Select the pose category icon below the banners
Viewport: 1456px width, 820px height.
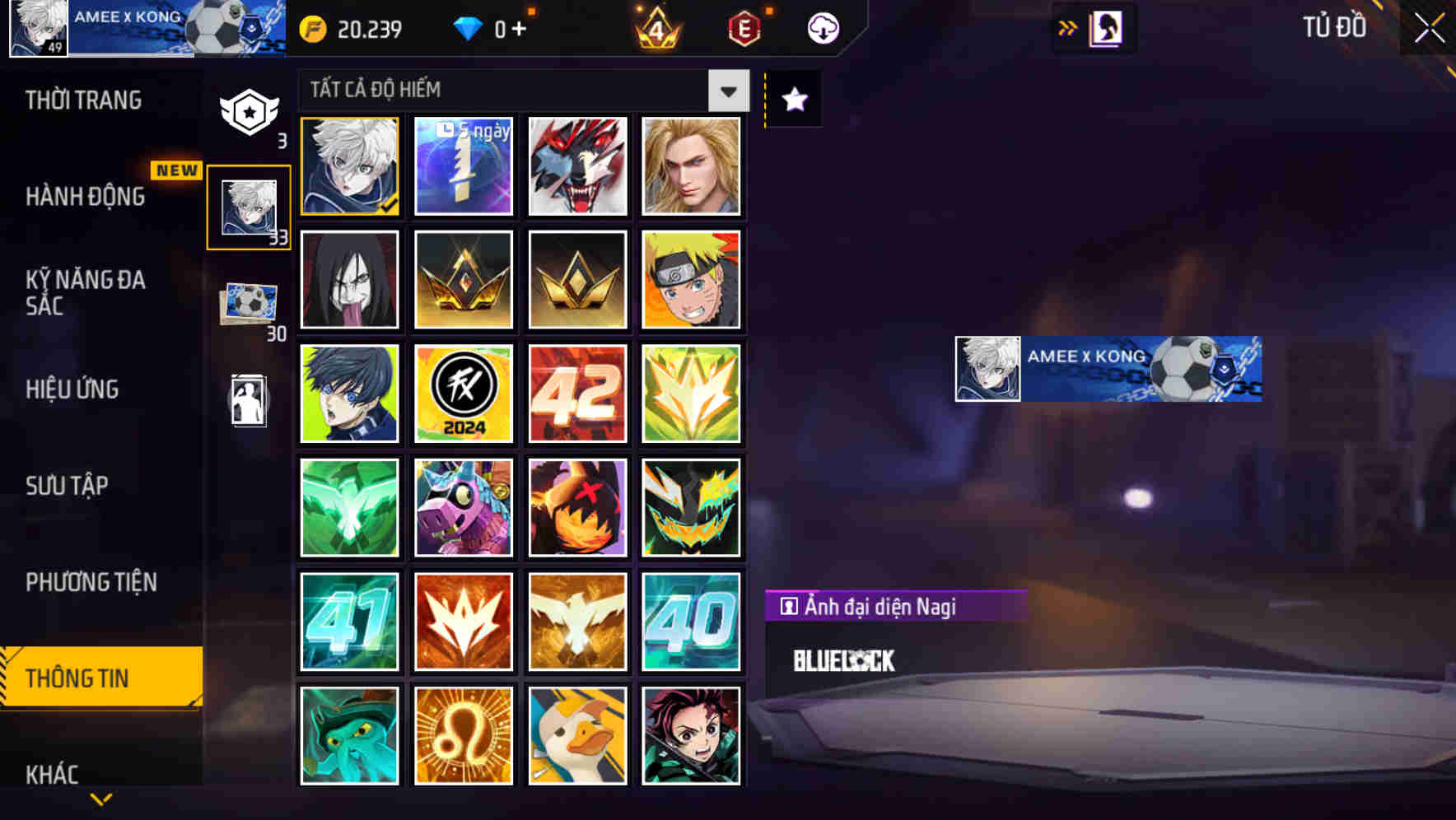(250, 401)
